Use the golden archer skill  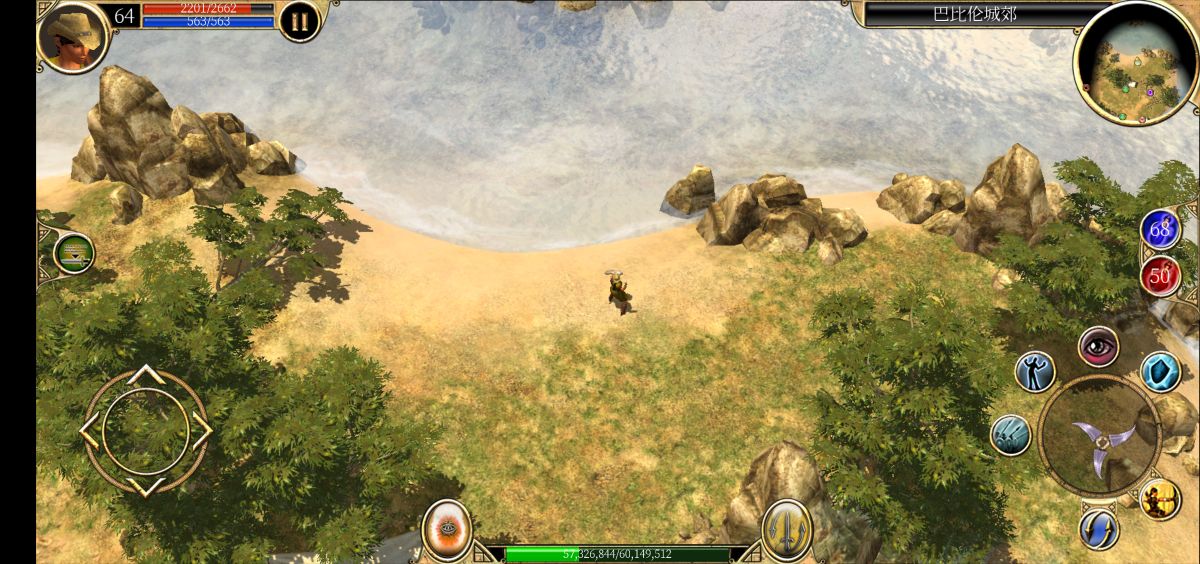click(x=1160, y=499)
